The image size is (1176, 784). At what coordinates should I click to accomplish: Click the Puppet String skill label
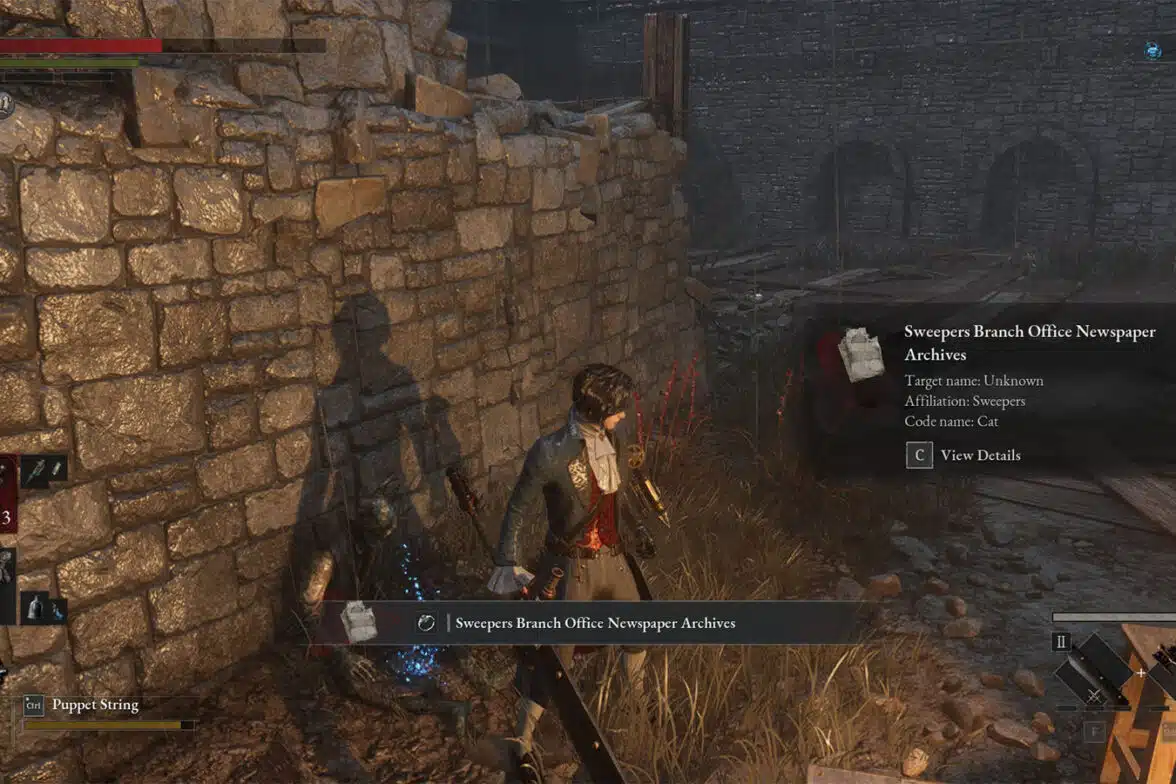(x=95, y=705)
